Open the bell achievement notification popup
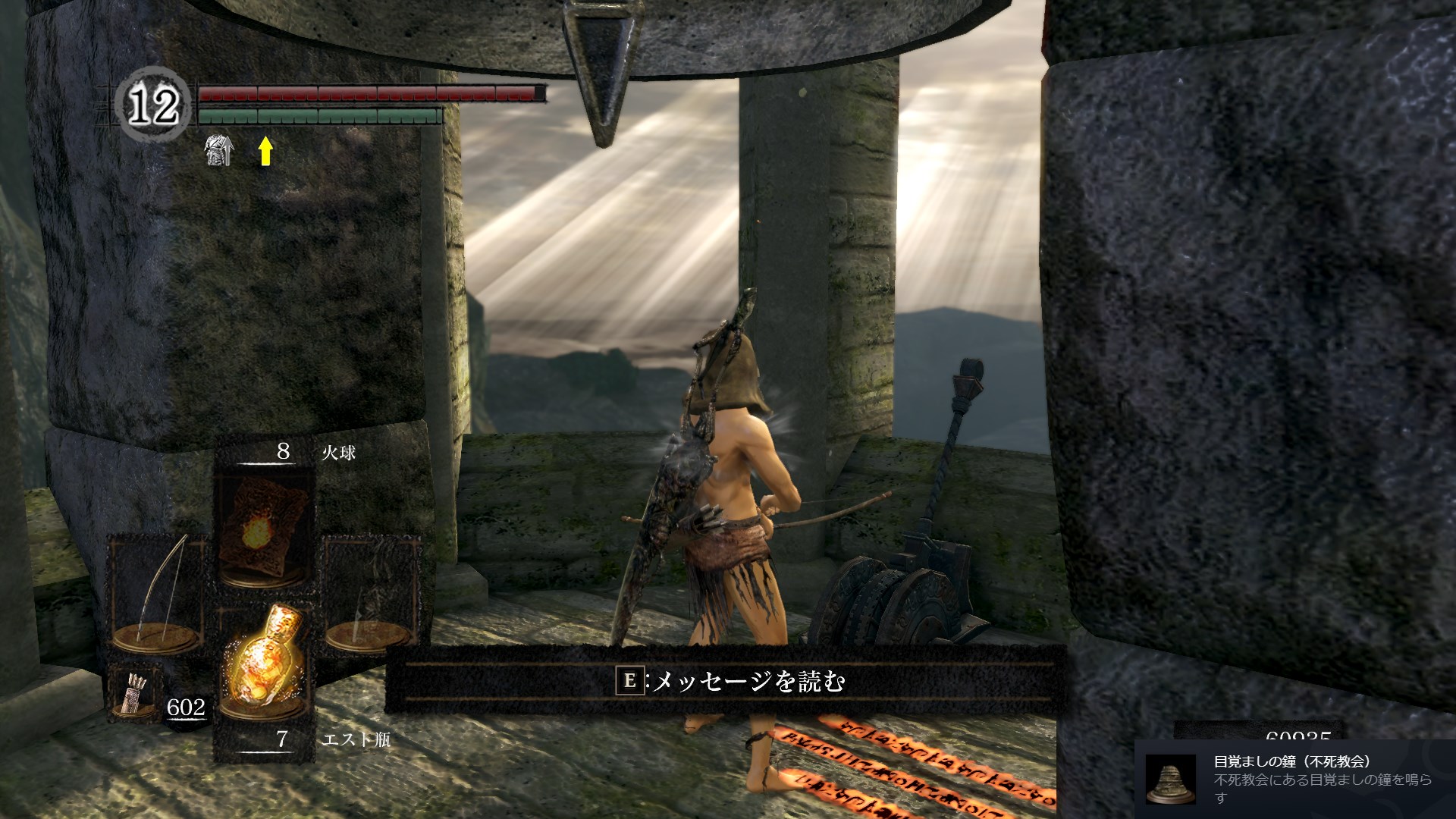This screenshot has height=819, width=1456. click(x=1294, y=779)
